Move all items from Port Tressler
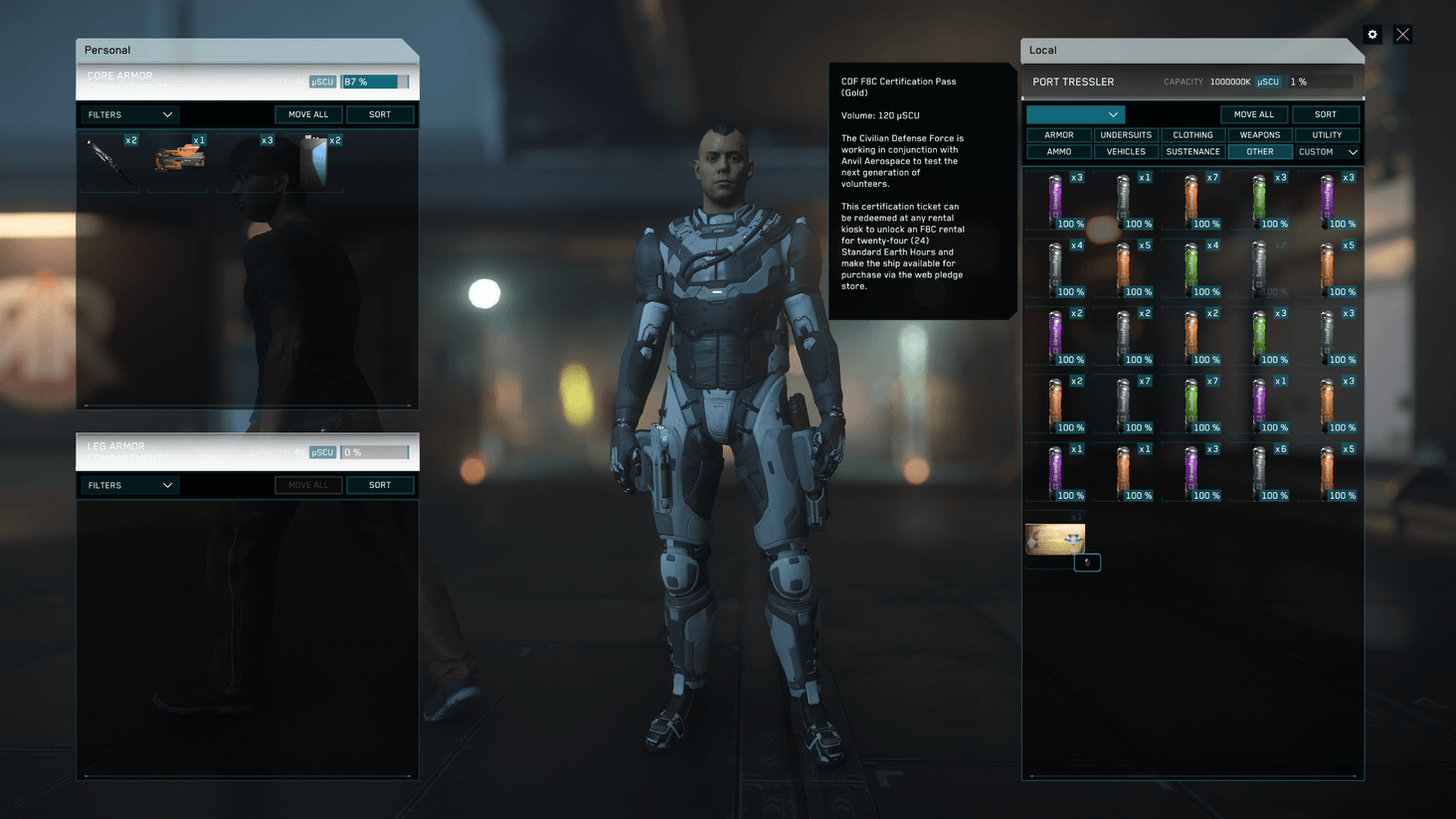The height and width of the screenshot is (819, 1456). pos(1253,114)
